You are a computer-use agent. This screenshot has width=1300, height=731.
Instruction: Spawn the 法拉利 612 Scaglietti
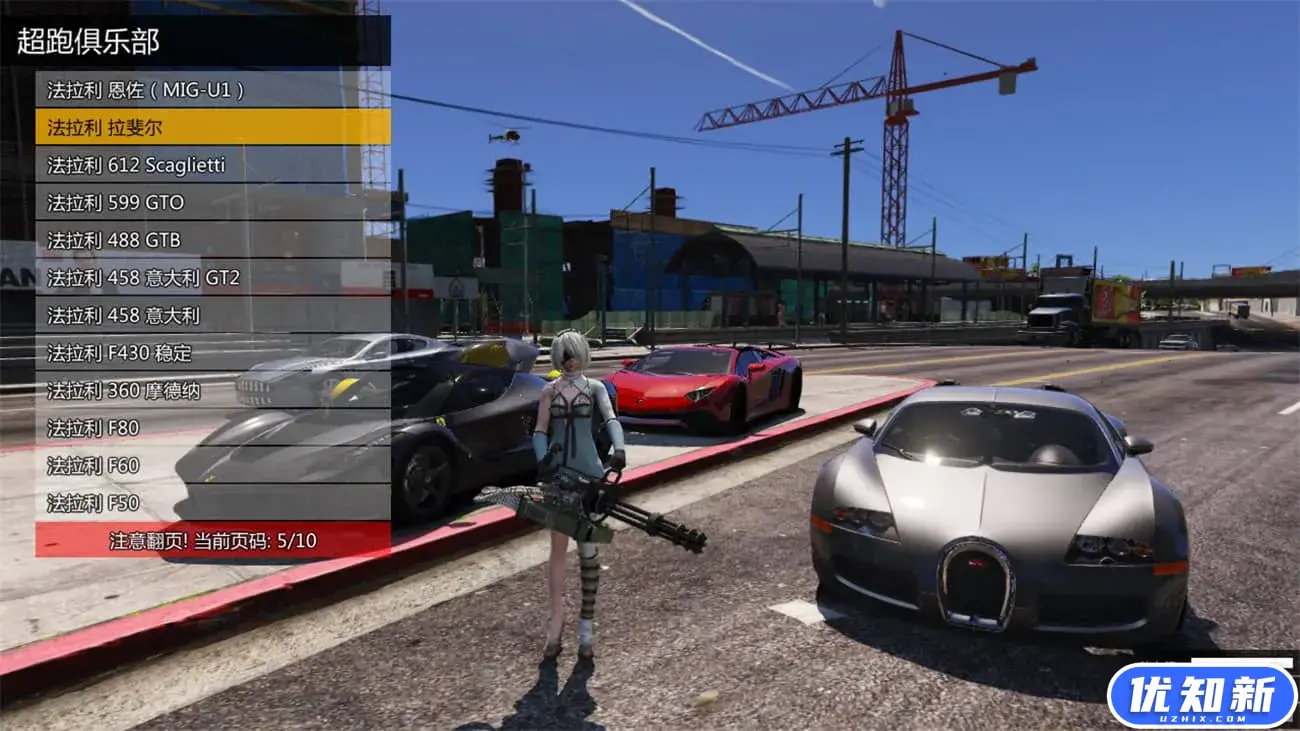(x=212, y=165)
